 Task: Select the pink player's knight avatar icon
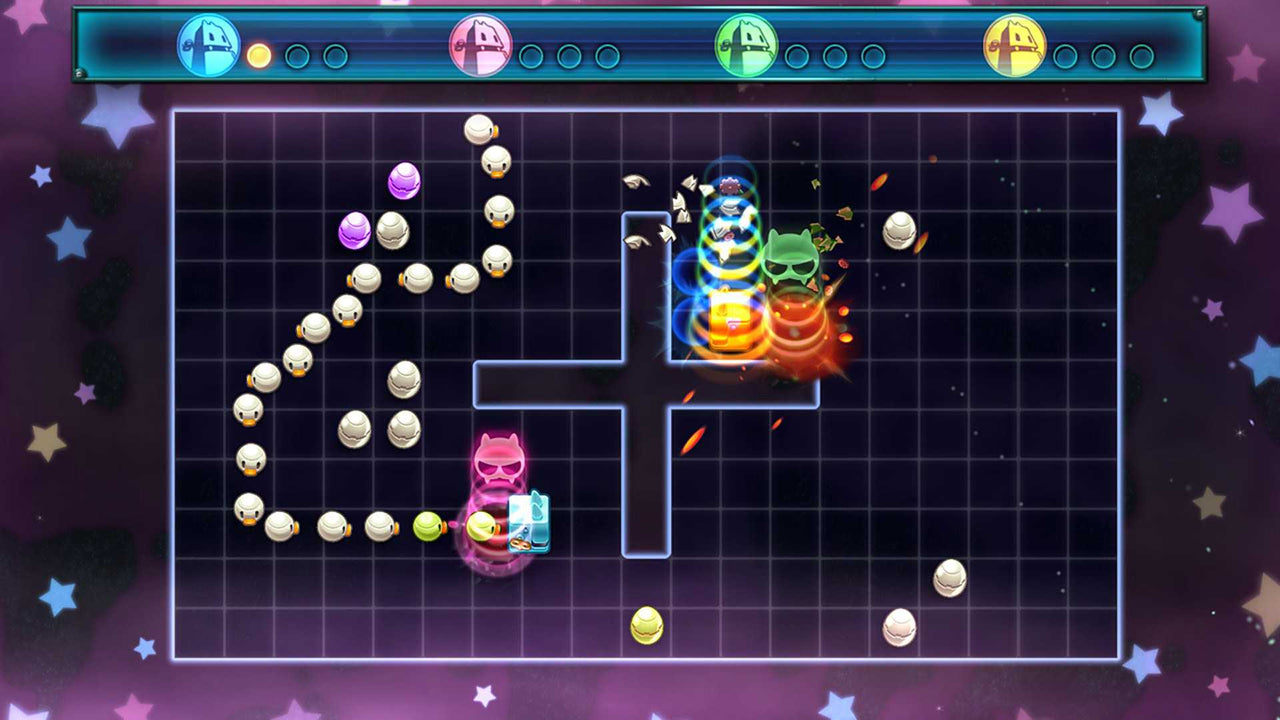[484, 47]
